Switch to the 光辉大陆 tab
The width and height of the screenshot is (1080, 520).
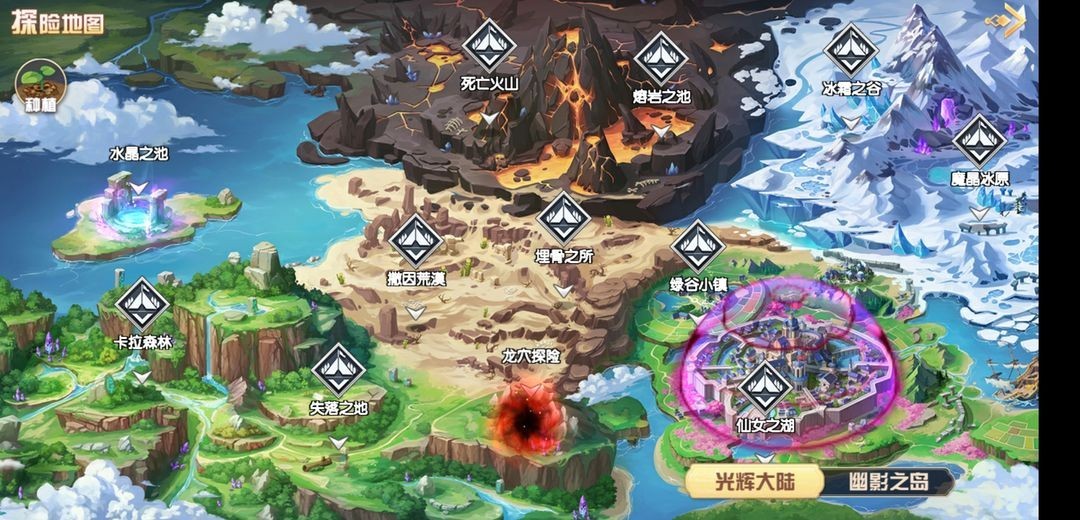pos(754,482)
